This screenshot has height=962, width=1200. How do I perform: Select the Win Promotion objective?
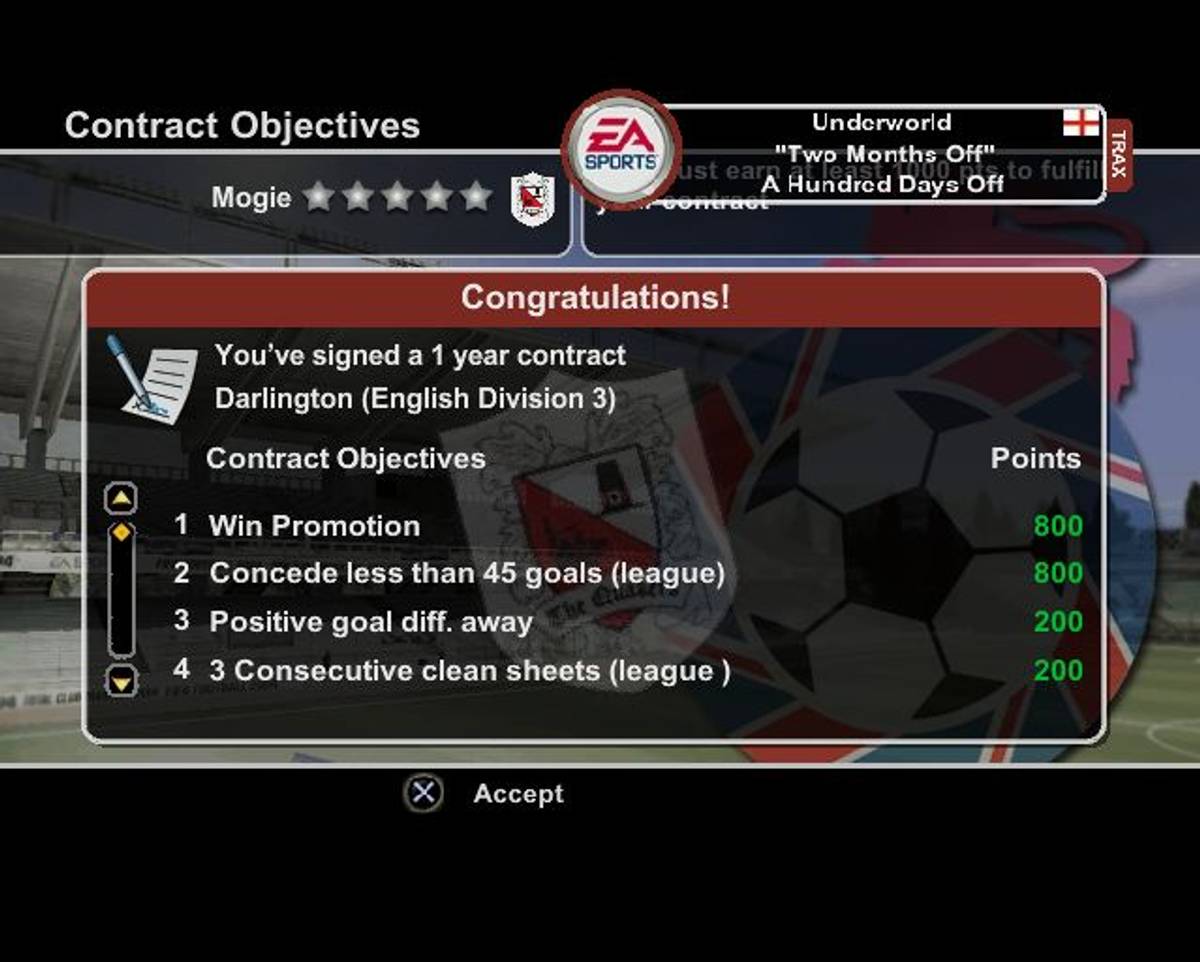[x=314, y=526]
